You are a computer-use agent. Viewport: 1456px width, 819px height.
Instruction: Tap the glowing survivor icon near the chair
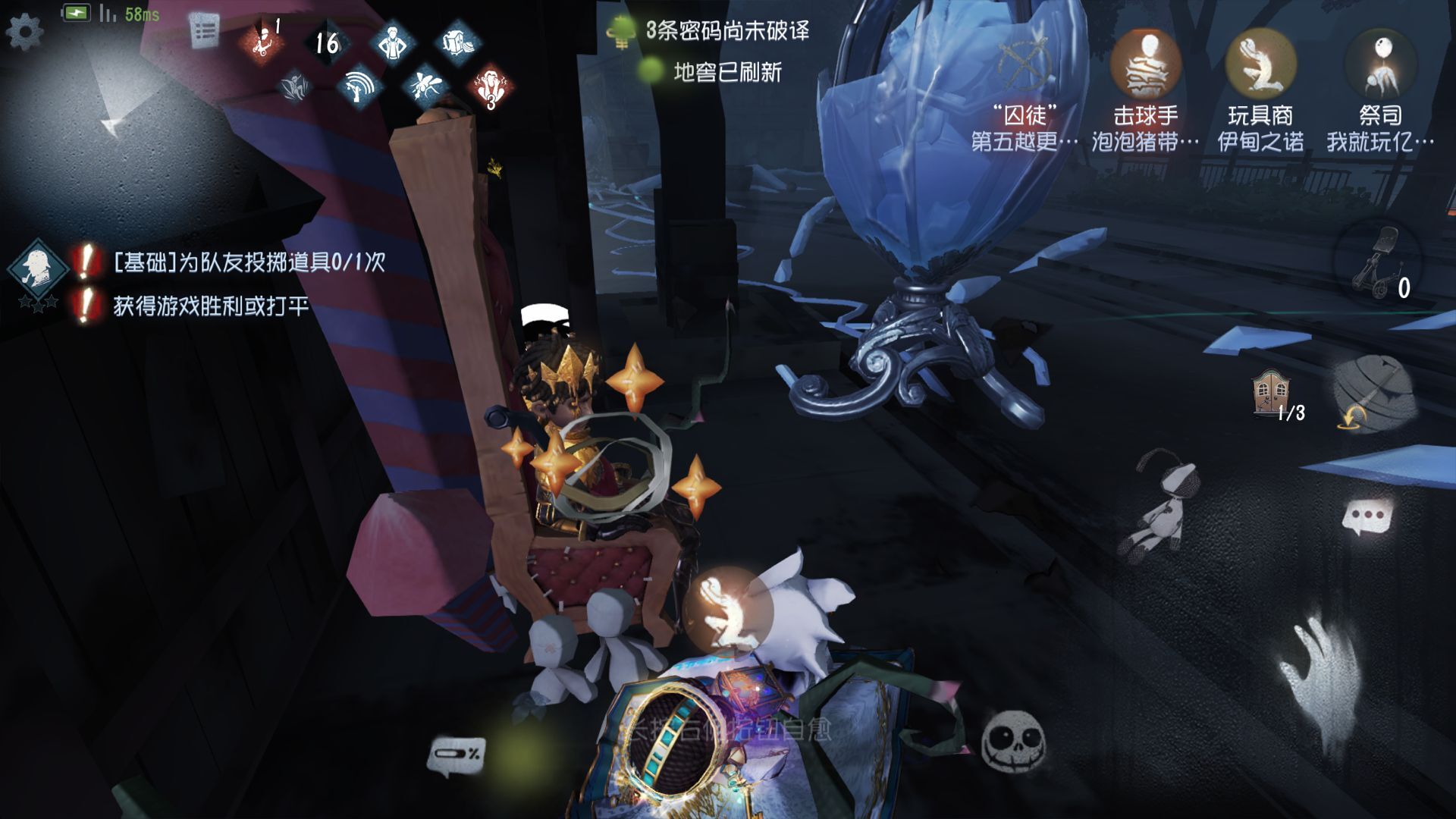click(726, 611)
